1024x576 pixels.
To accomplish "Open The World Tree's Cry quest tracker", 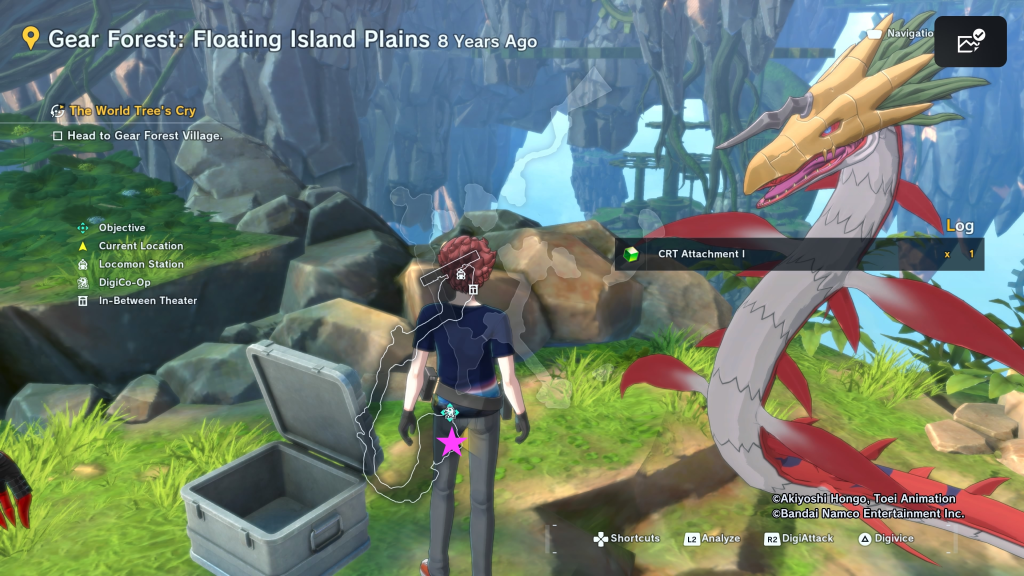I will (x=132, y=111).
